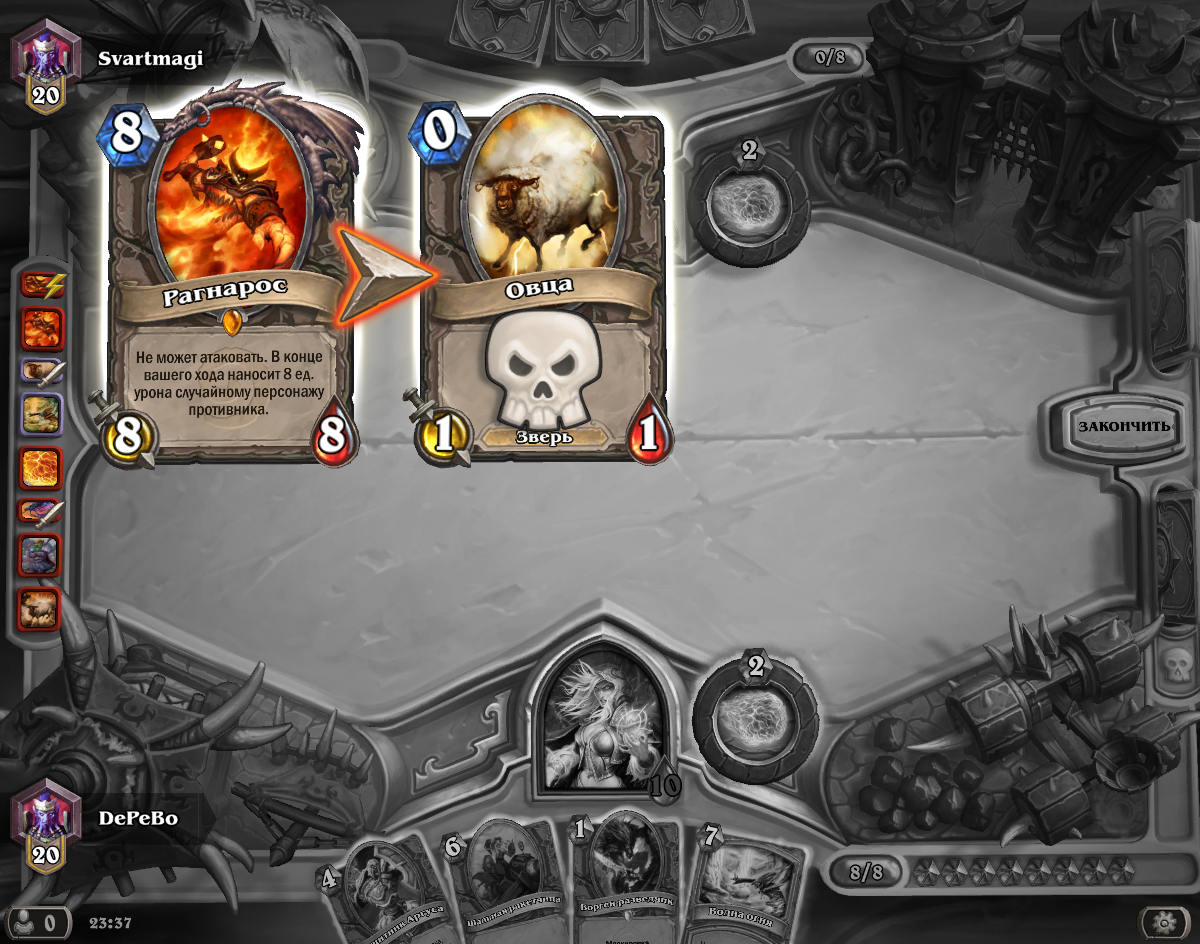Click the Закончить end turn button
This screenshot has height=944, width=1200.
pos(1123,426)
